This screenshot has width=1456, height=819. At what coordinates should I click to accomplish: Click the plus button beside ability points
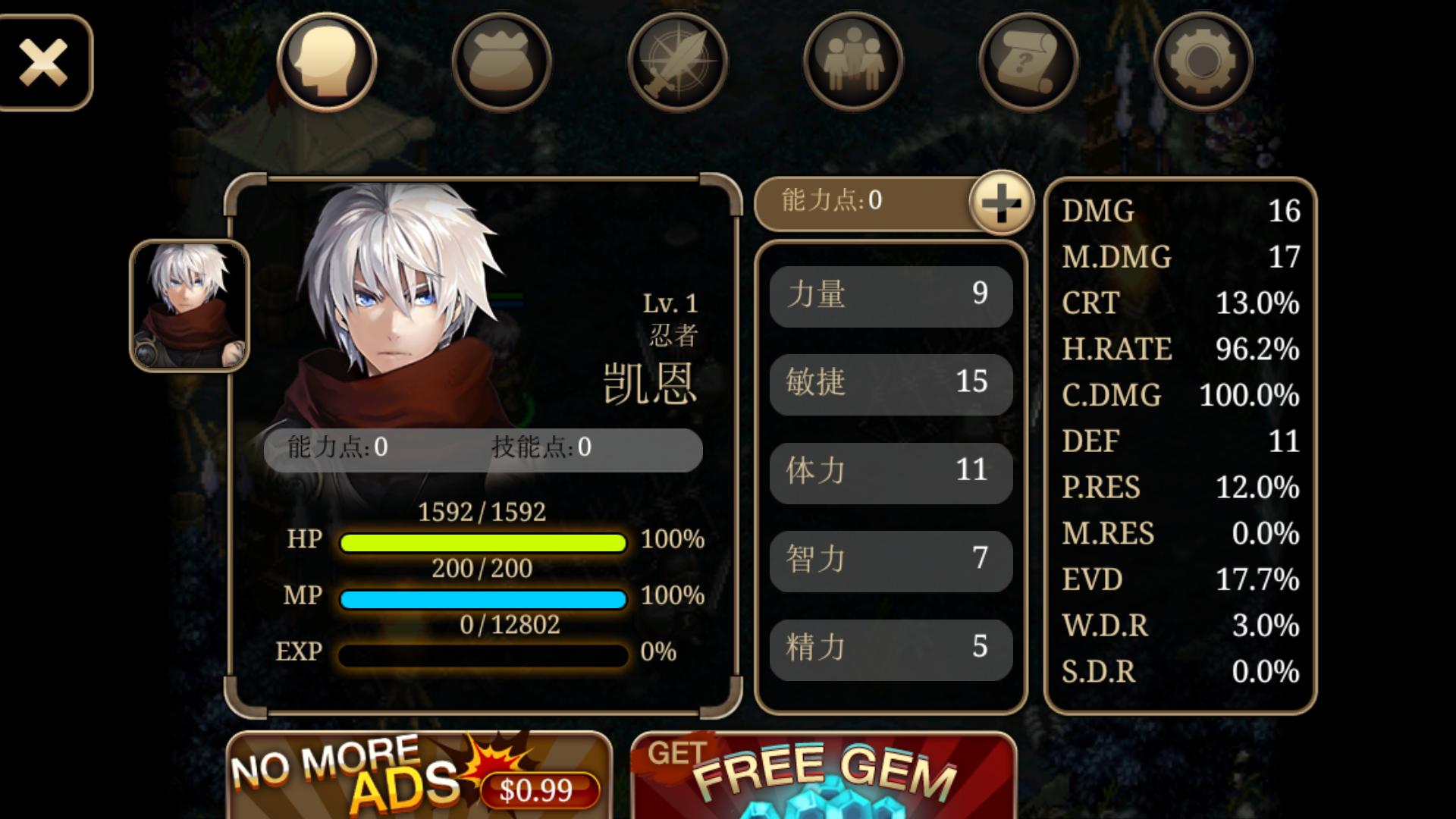(x=1001, y=202)
